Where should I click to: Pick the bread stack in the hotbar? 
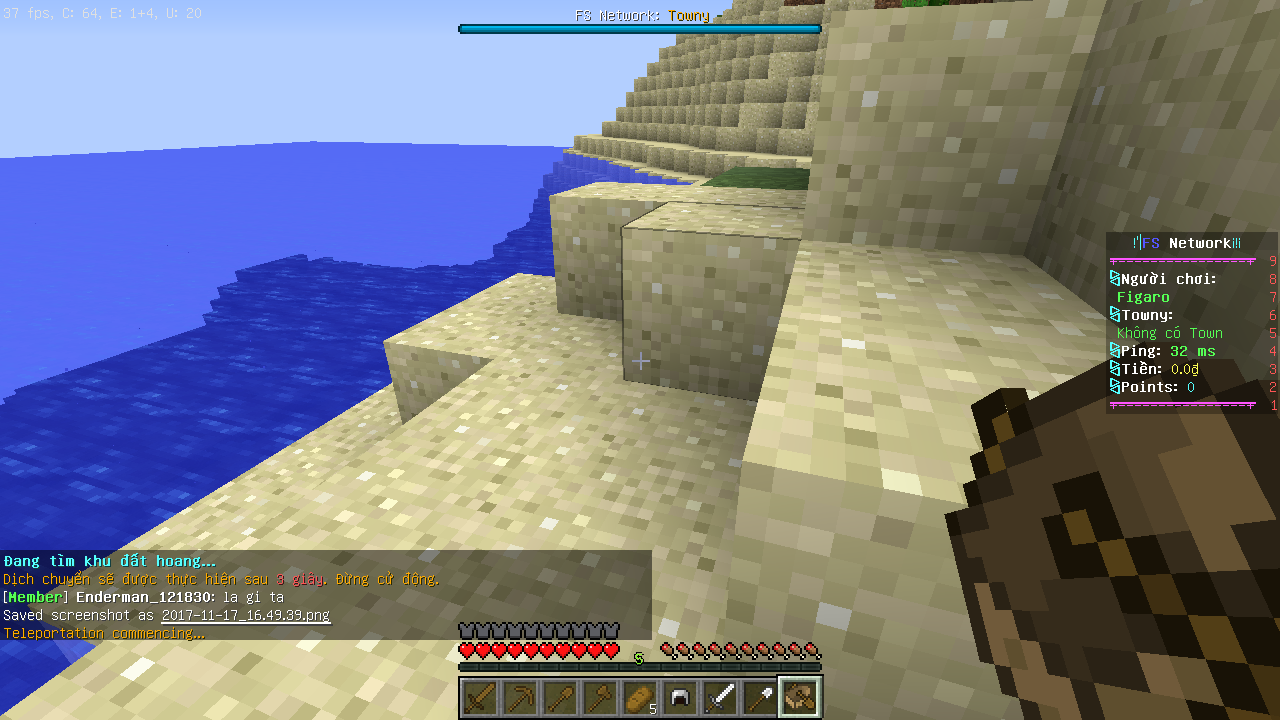pyautogui.click(x=640, y=697)
